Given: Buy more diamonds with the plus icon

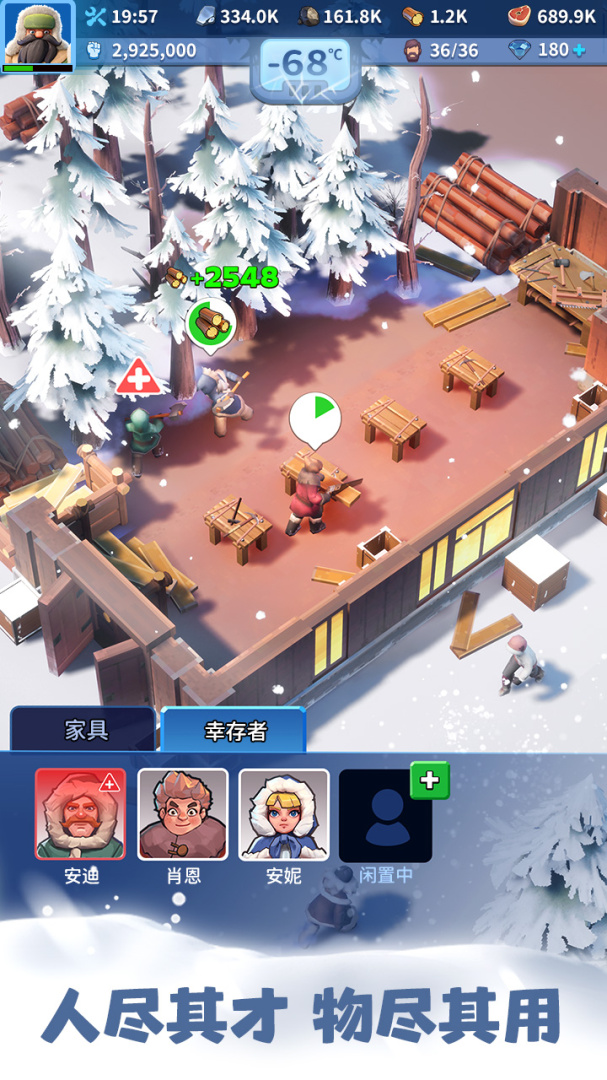Looking at the screenshot, I should click(579, 50).
